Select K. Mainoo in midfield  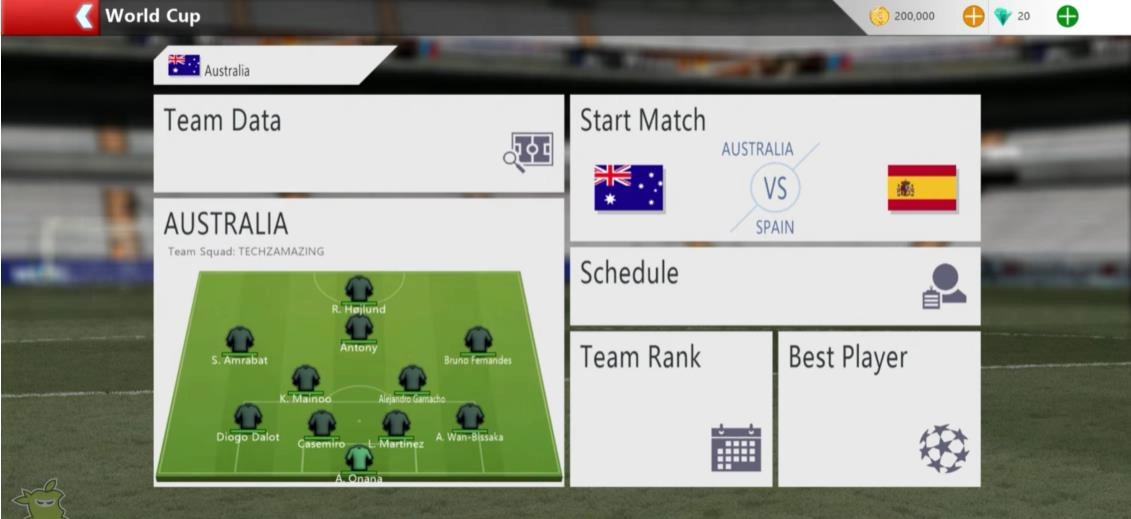point(304,381)
